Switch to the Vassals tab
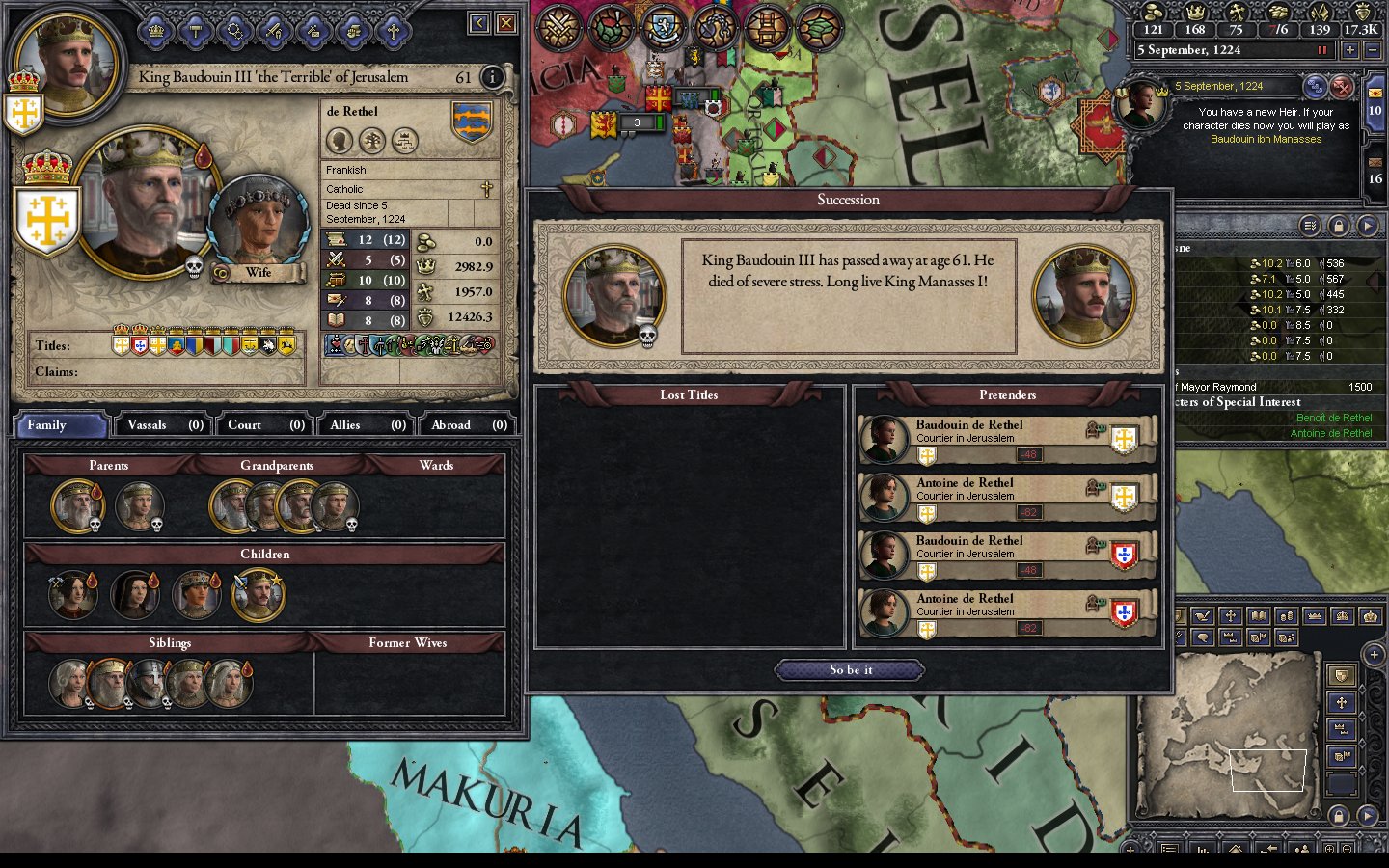Image resolution: width=1389 pixels, height=868 pixels. (x=164, y=425)
